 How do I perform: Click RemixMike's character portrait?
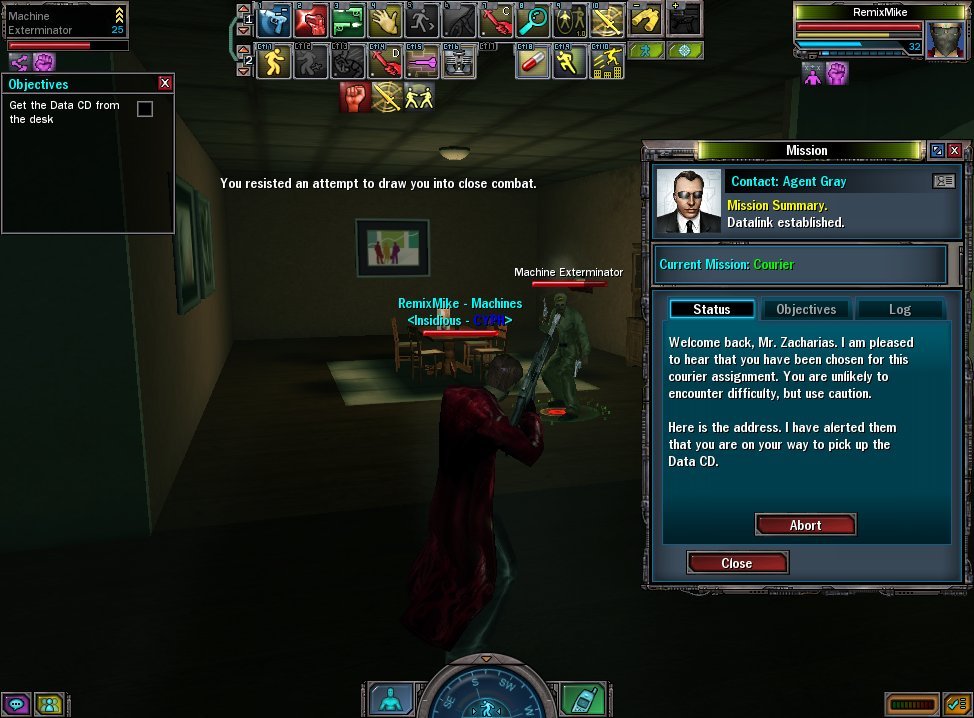[x=946, y=40]
